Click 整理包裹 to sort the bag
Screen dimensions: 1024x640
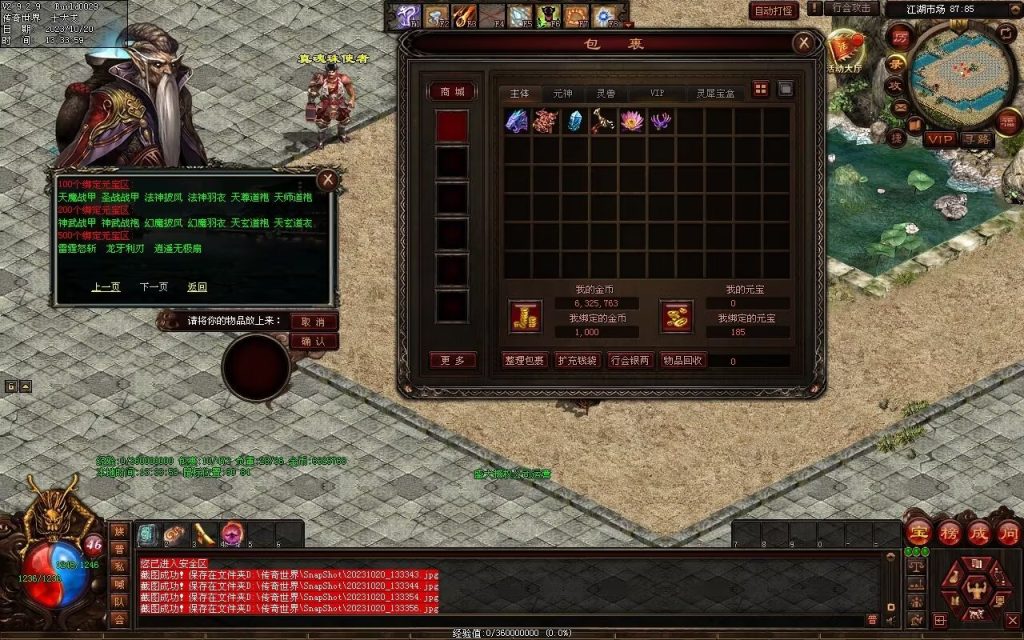524,360
